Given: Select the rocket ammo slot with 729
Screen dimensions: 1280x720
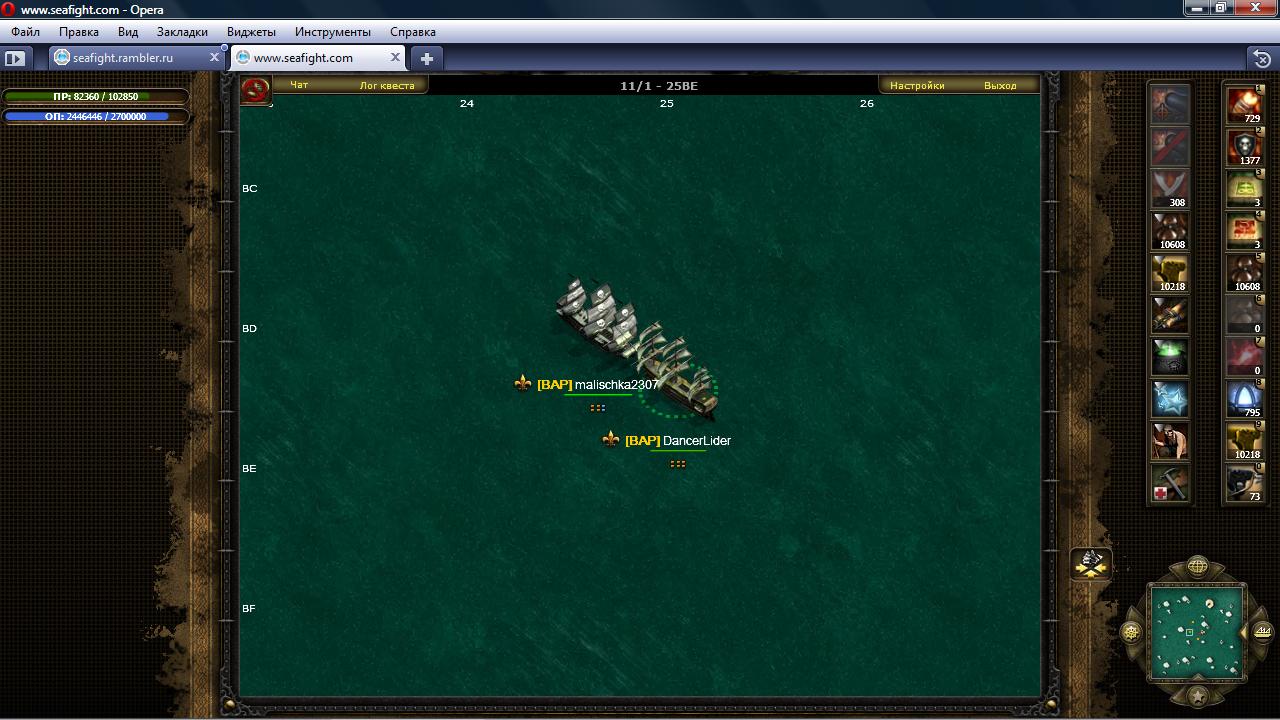Looking at the screenshot, I should click(x=1245, y=104).
